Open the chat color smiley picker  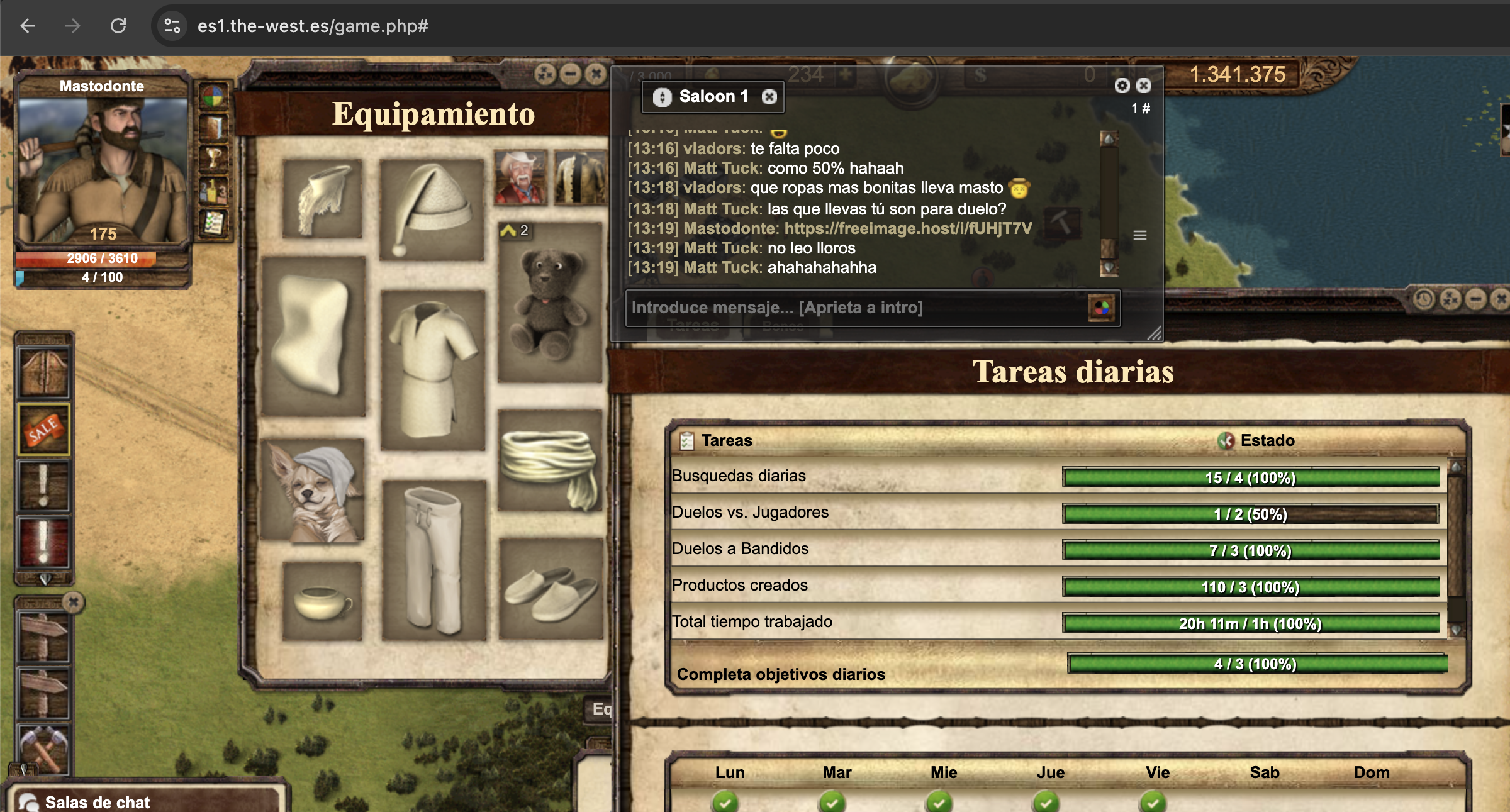coord(1101,308)
